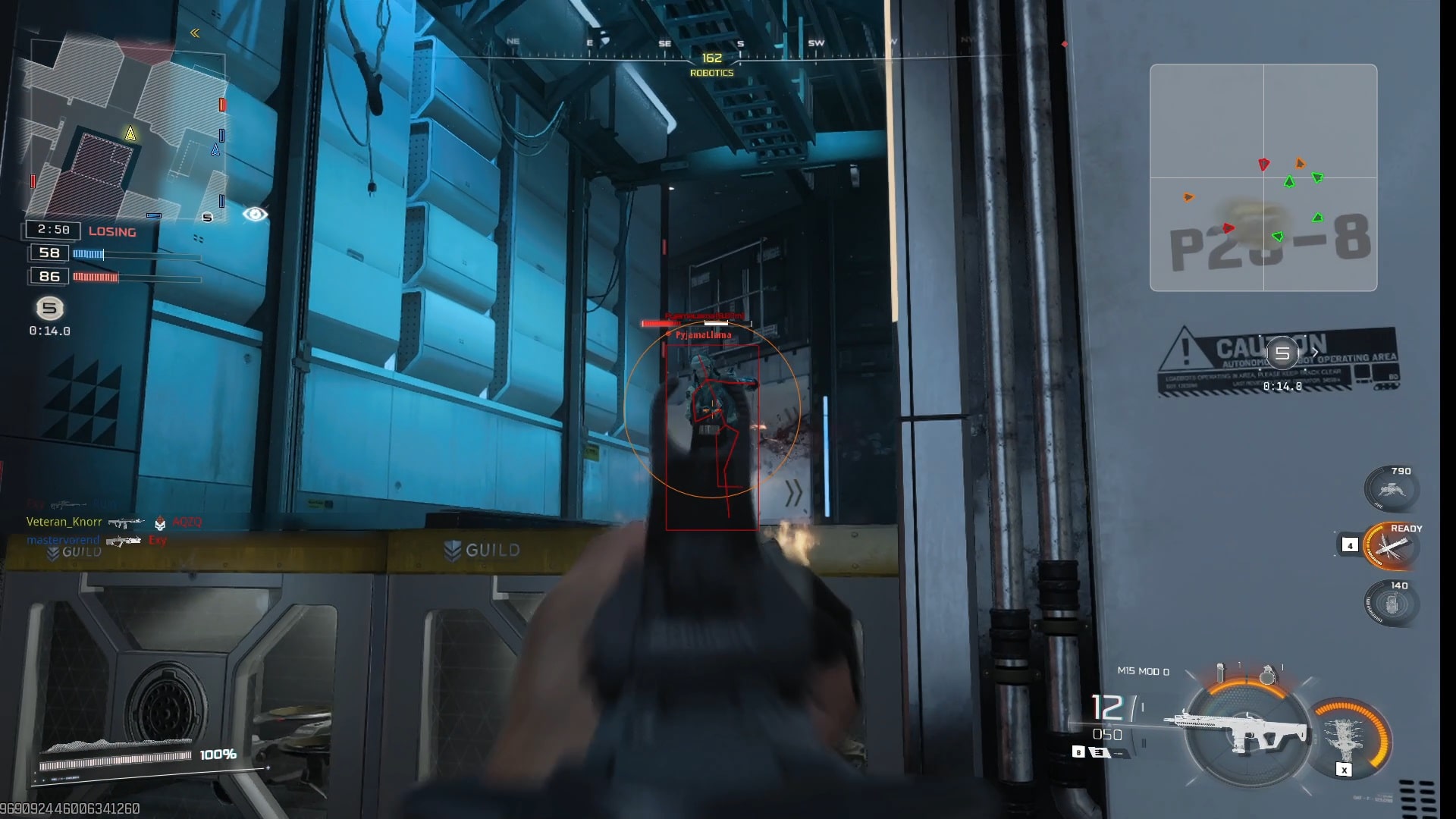Open the square radar overlay with colored arrows
Viewport: 1456px width, 819px height.
(1263, 177)
